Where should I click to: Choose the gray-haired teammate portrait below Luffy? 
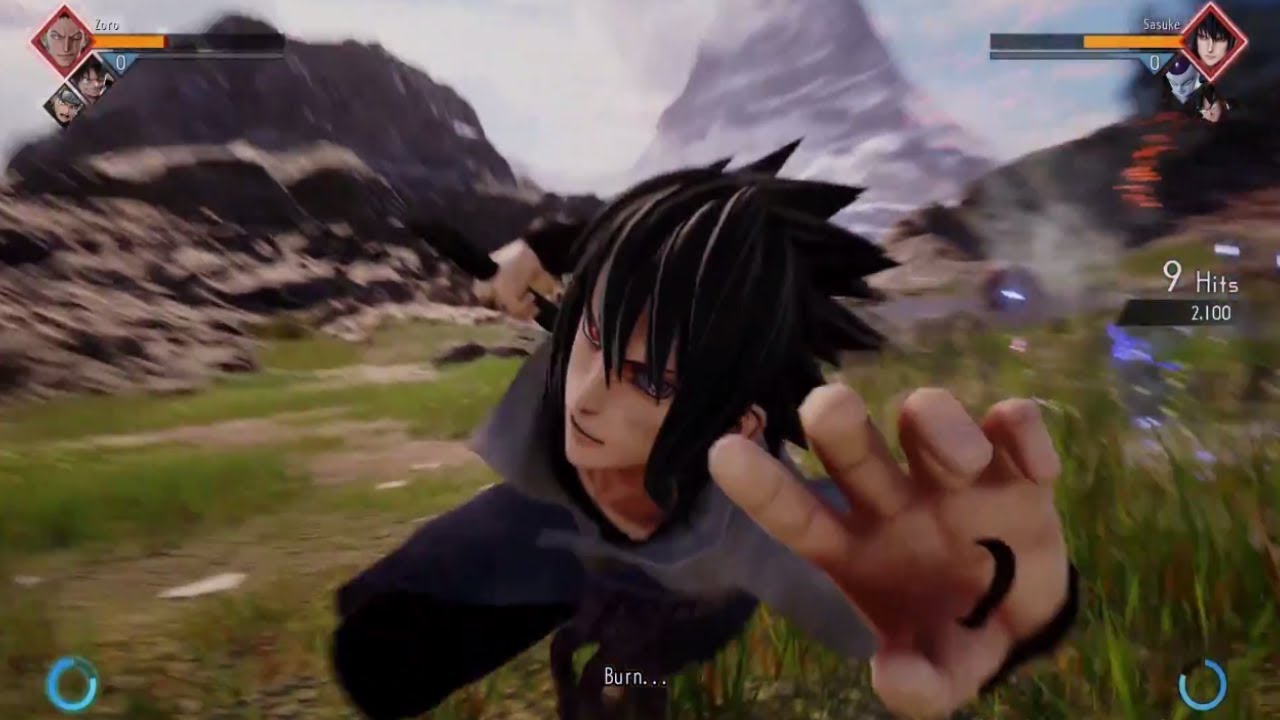[x=66, y=105]
